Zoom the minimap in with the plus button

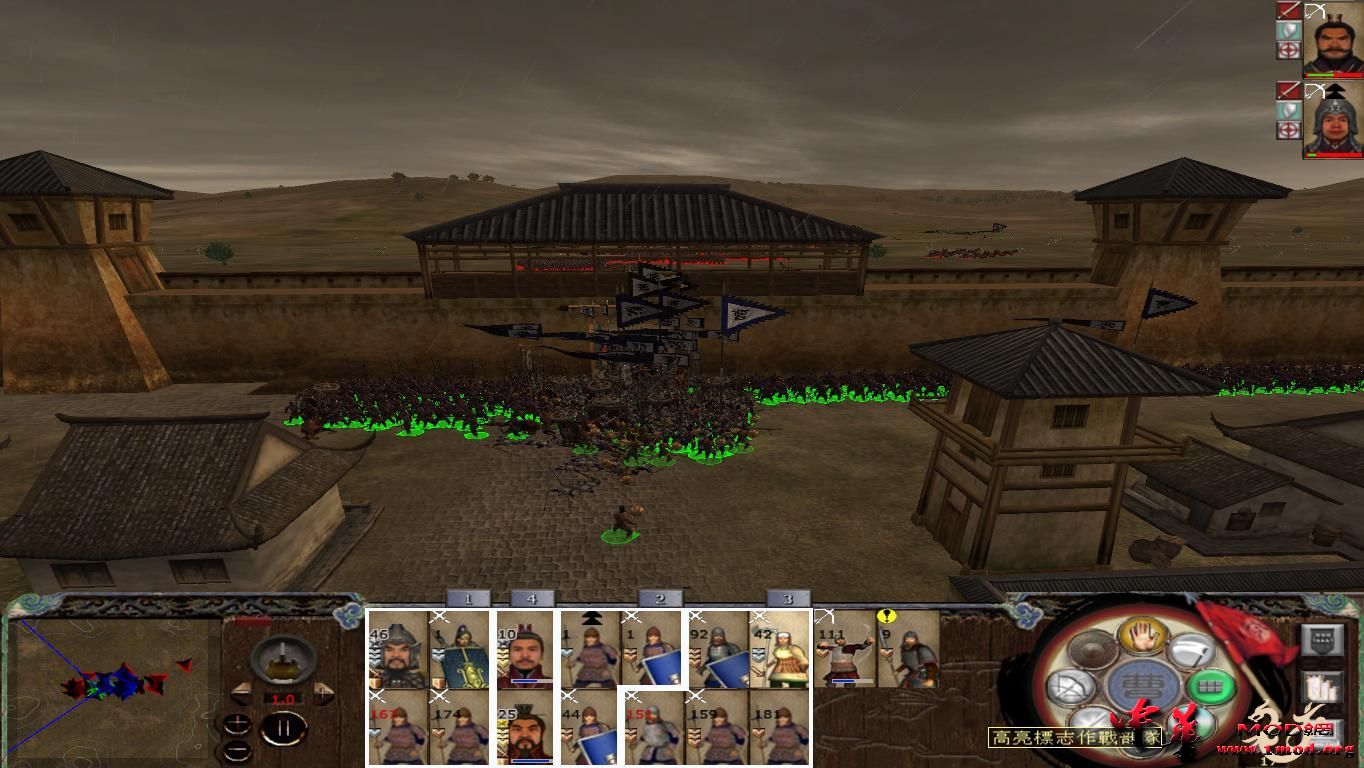237,724
